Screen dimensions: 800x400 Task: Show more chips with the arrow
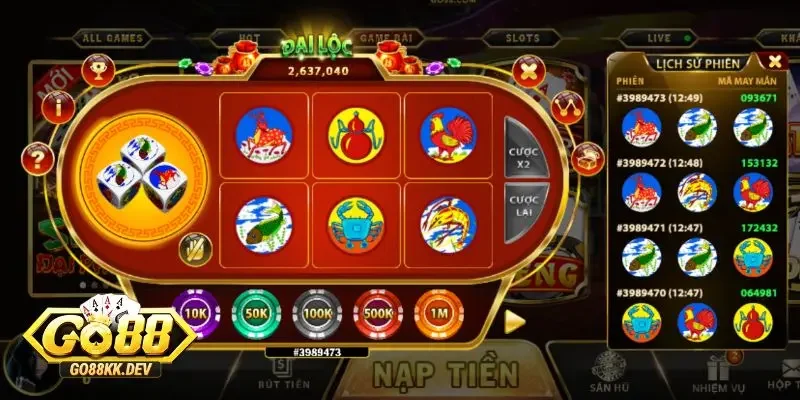pyautogui.click(x=514, y=320)
